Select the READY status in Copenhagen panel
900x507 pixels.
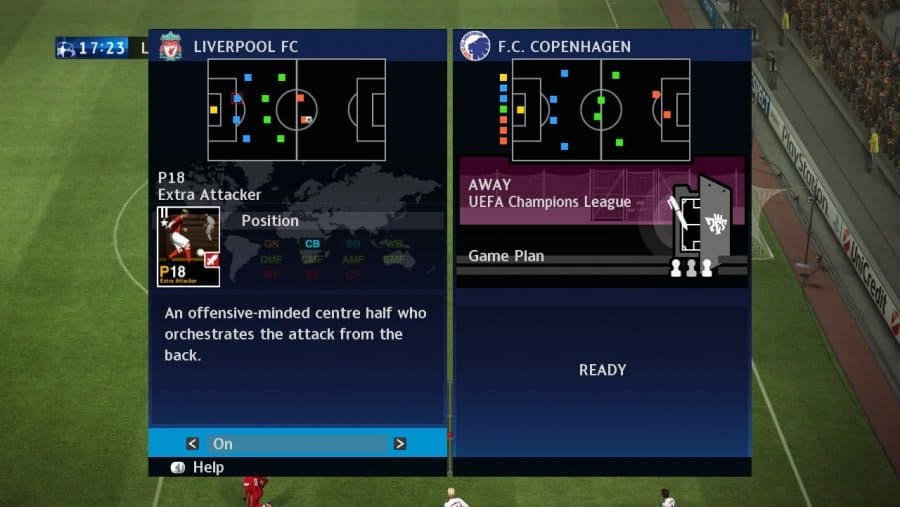tap(602, 370)
